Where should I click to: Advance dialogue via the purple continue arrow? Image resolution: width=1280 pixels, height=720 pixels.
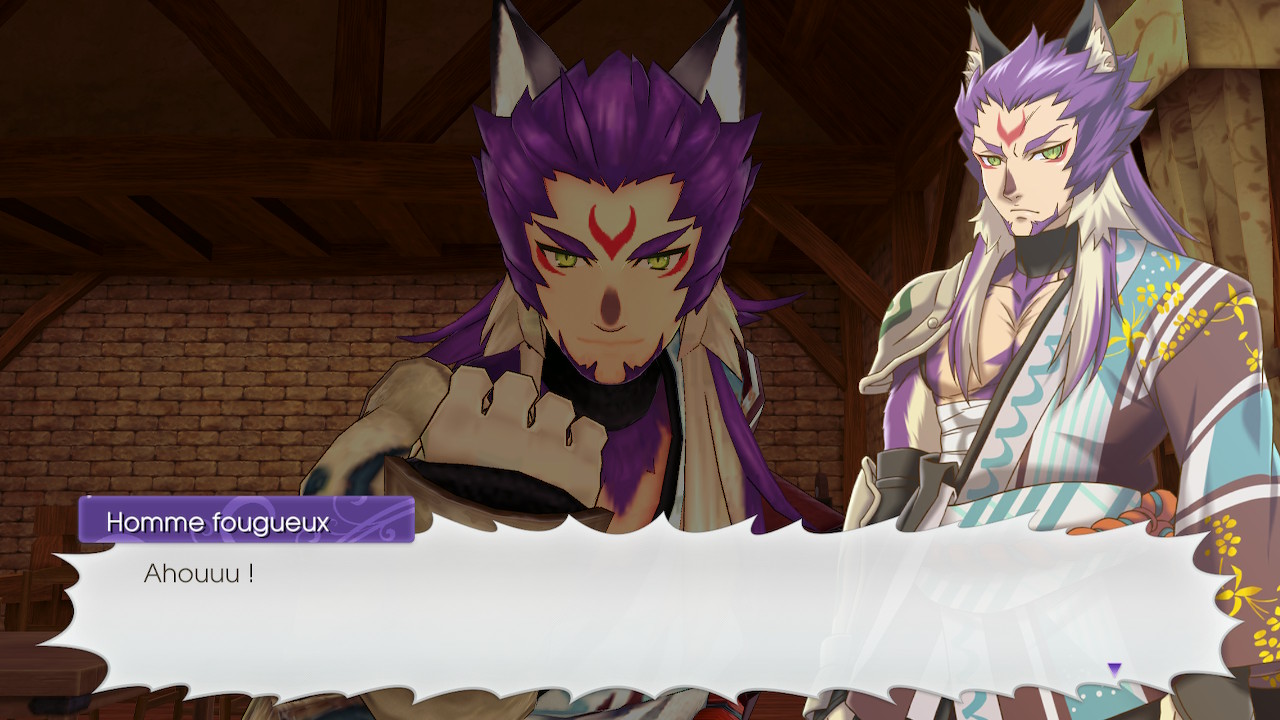[x=1114, y=669]
